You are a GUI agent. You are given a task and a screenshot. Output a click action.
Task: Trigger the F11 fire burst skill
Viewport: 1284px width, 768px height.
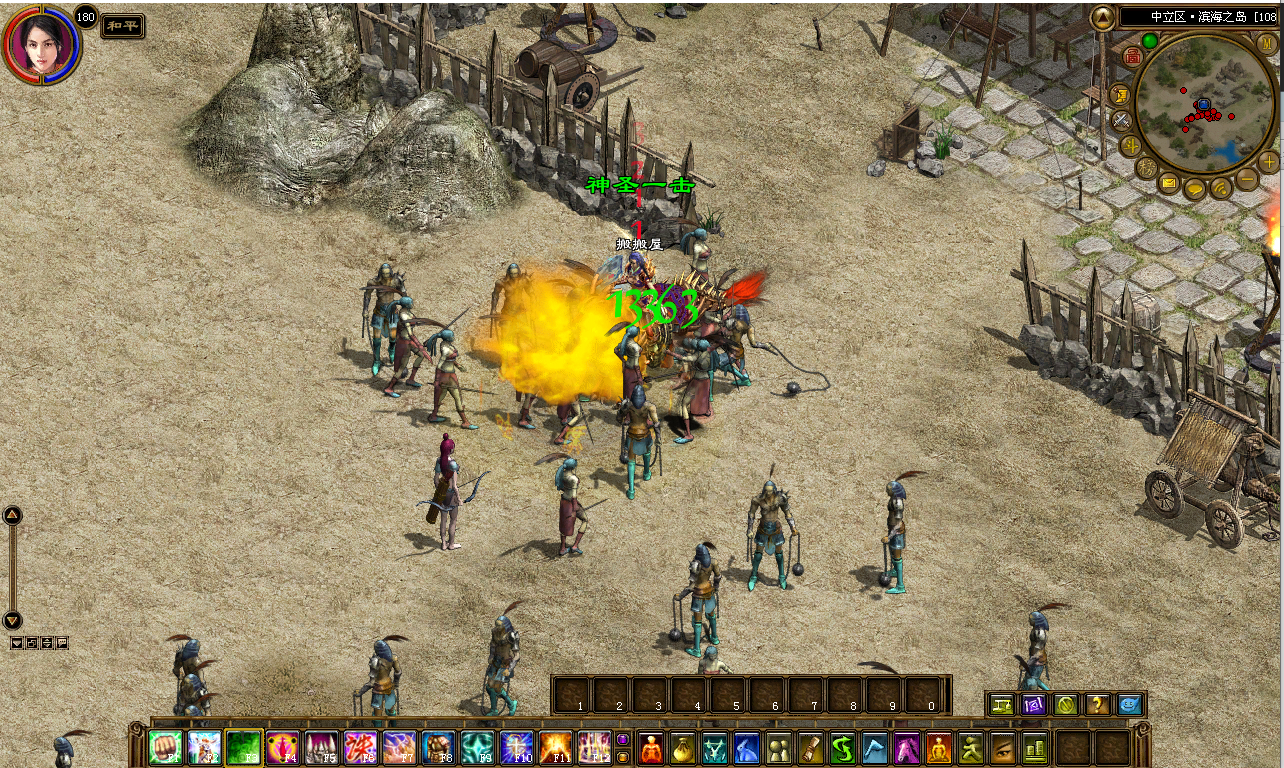[556, 747]
